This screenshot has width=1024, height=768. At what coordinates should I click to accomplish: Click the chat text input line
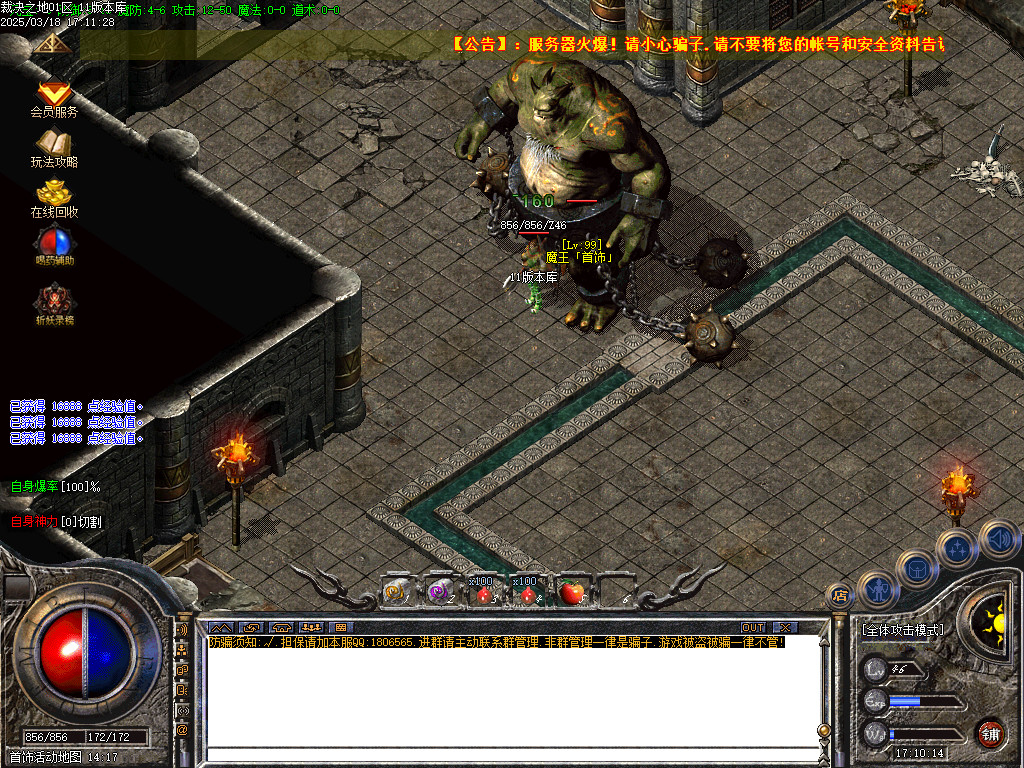coord(510,754)
